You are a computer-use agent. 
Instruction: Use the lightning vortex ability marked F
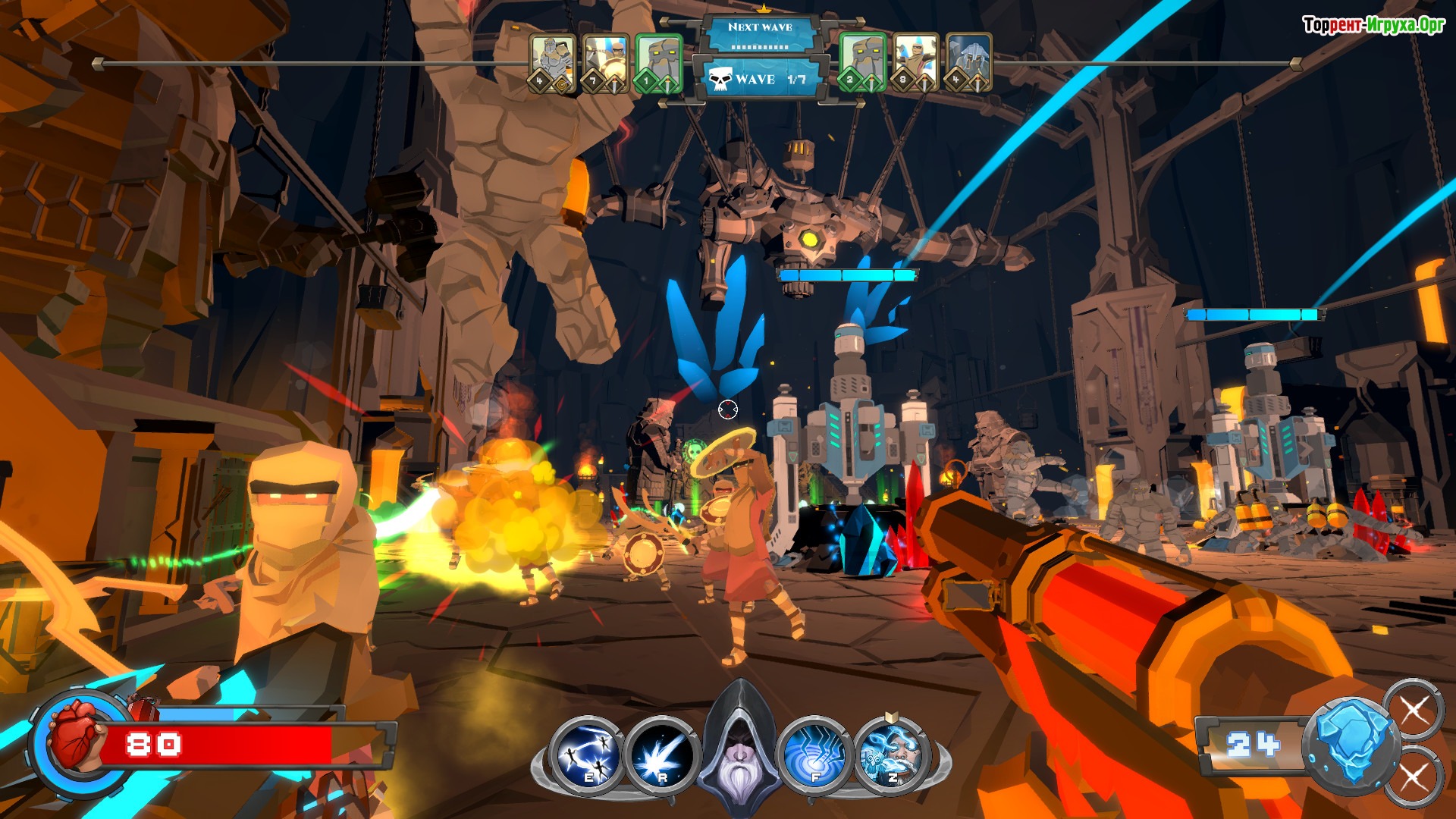(815, 754)
